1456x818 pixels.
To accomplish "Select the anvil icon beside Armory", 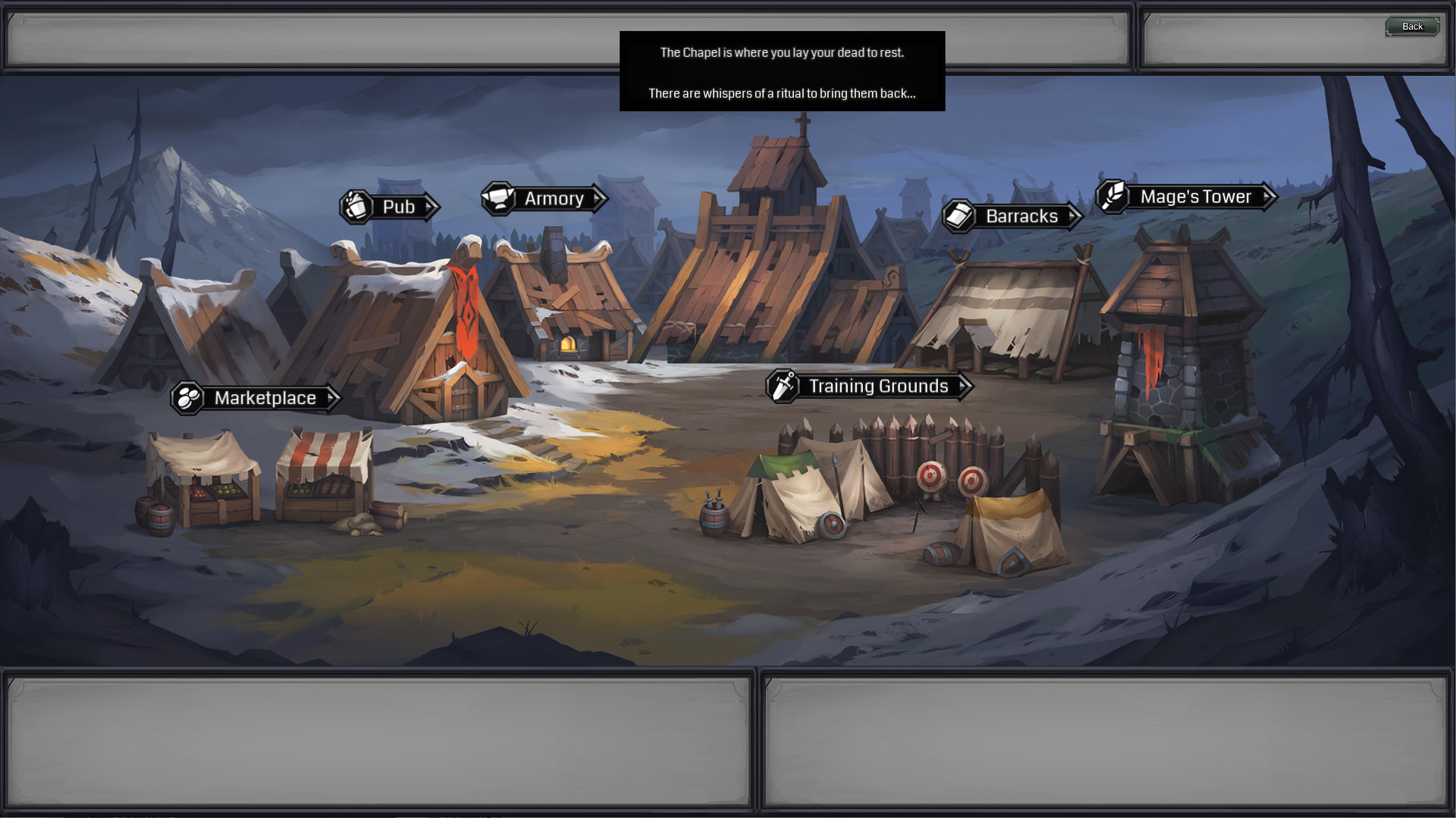I will click(498, 199).
